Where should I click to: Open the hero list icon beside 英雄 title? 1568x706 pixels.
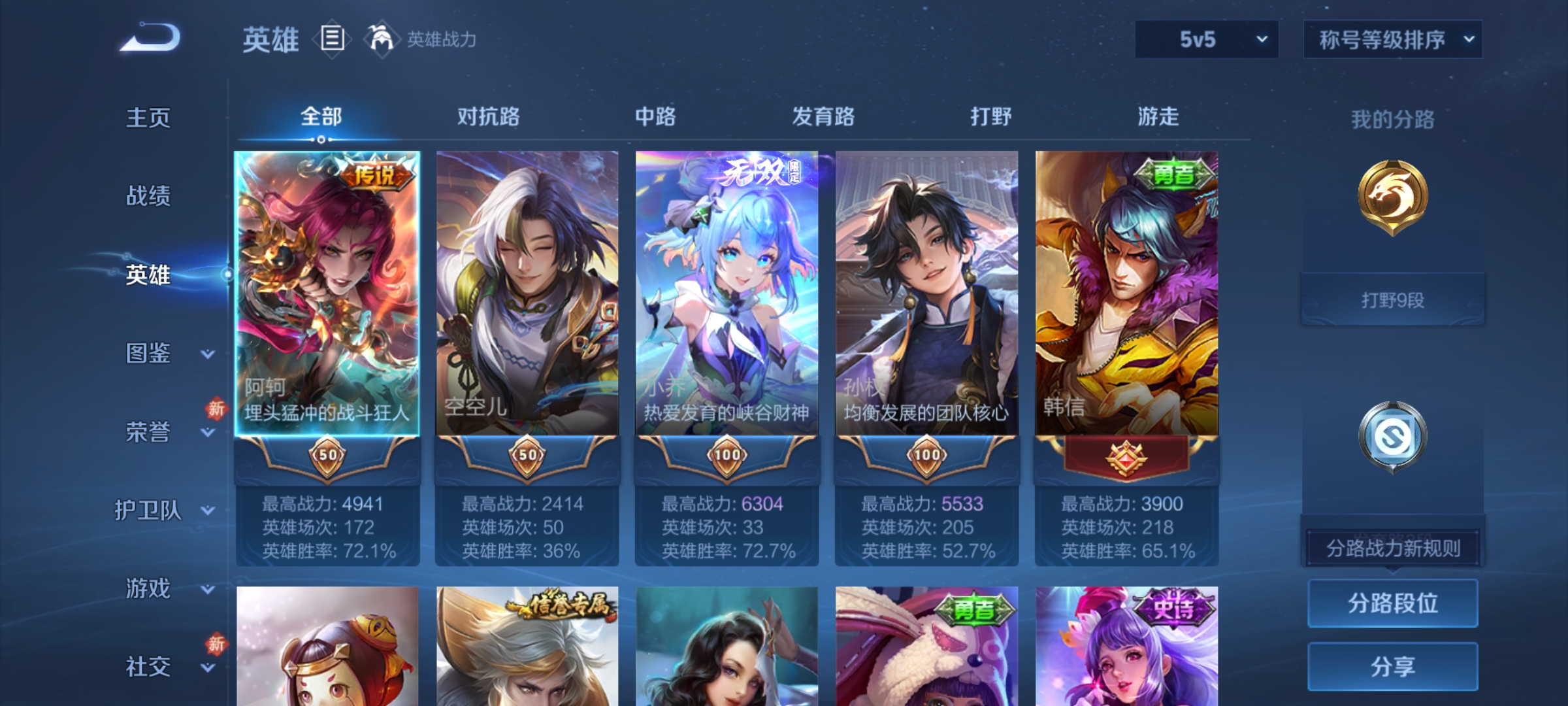pos(331,39)
